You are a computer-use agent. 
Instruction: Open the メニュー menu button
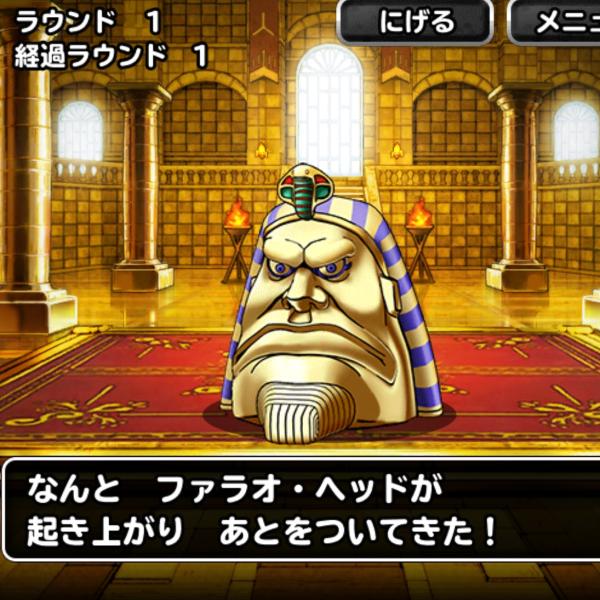(556, 22)
